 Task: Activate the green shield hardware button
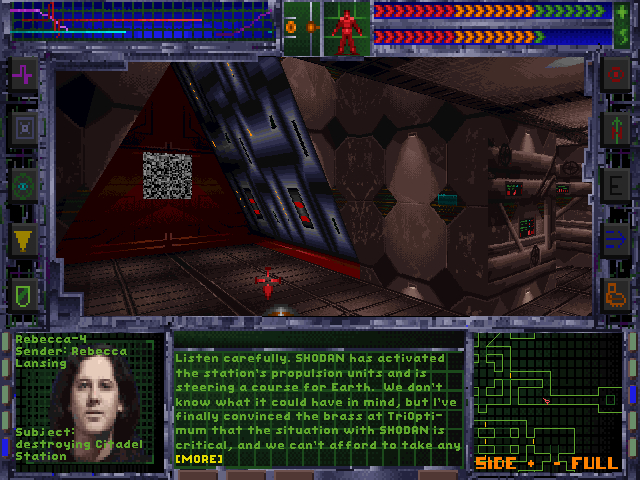pyautogui.click(x=24, y=294)
